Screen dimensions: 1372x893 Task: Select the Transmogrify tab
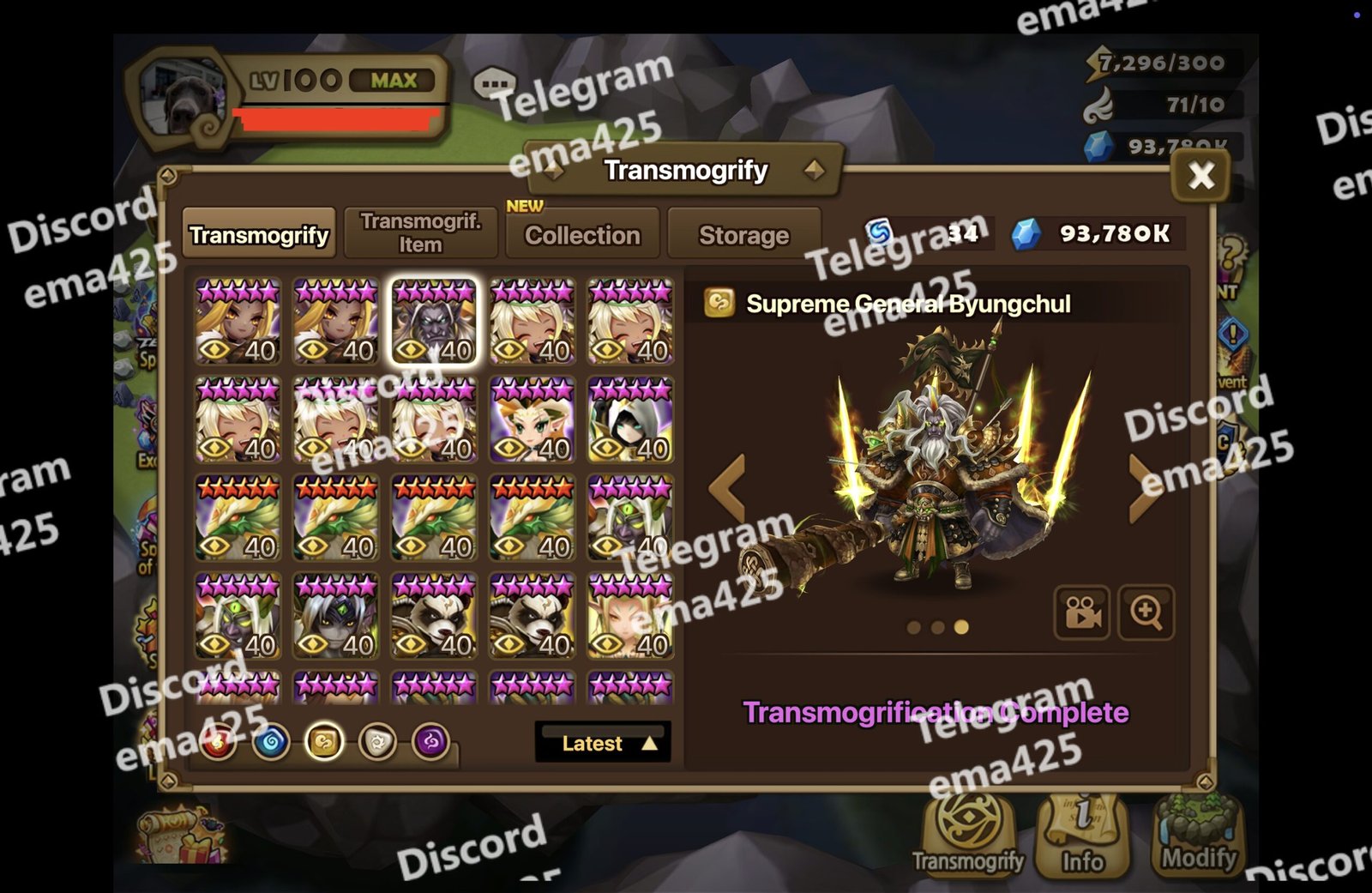[x=259, y=234]
